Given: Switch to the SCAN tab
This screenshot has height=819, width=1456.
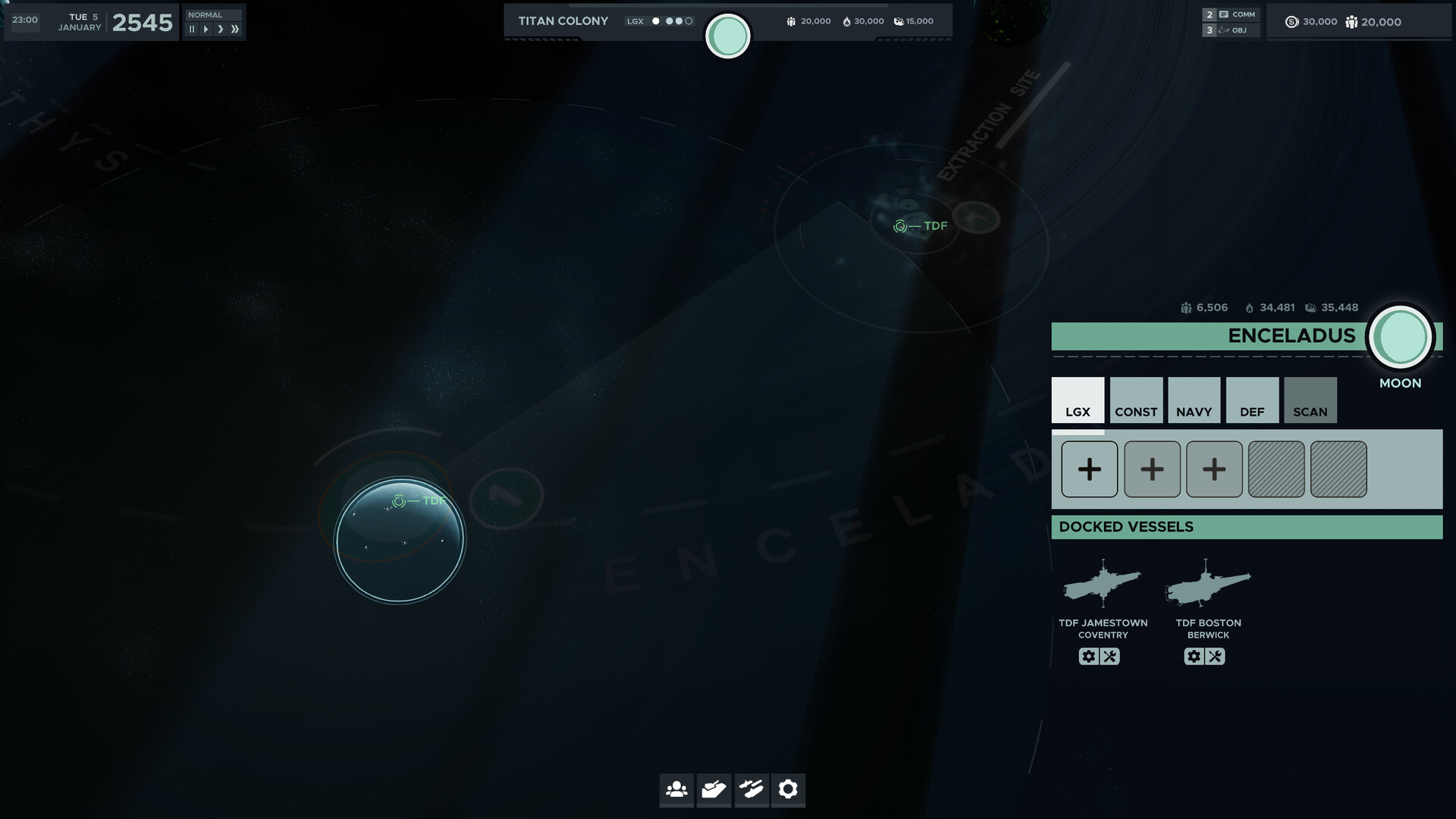Looking at the screenshot, I should 1310,400.
